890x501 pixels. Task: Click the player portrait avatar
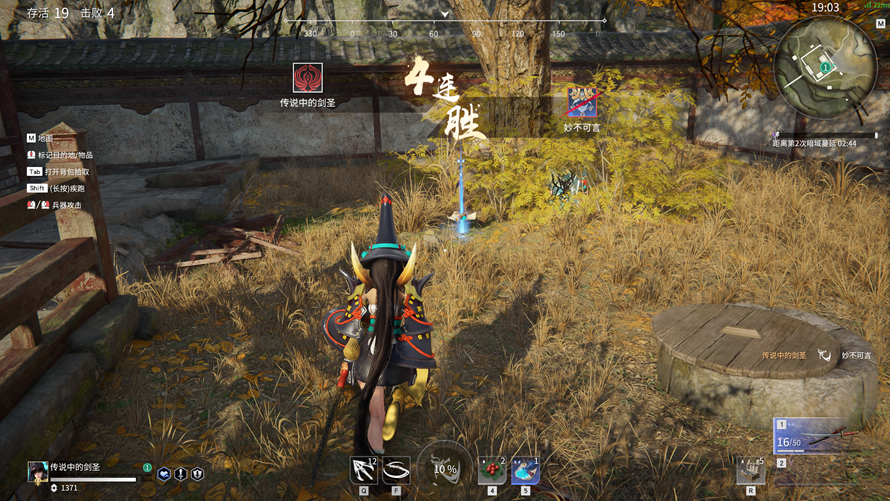pos(37,470)
